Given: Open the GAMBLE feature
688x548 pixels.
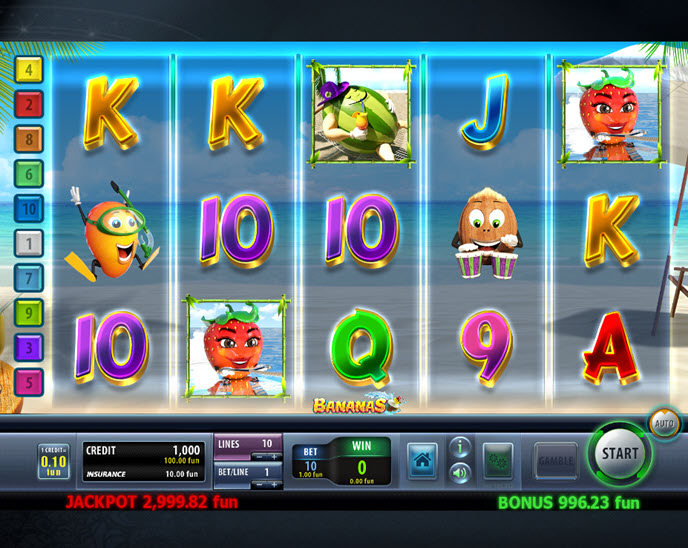Looking at the screenshot, I should (x=555, y=460).
